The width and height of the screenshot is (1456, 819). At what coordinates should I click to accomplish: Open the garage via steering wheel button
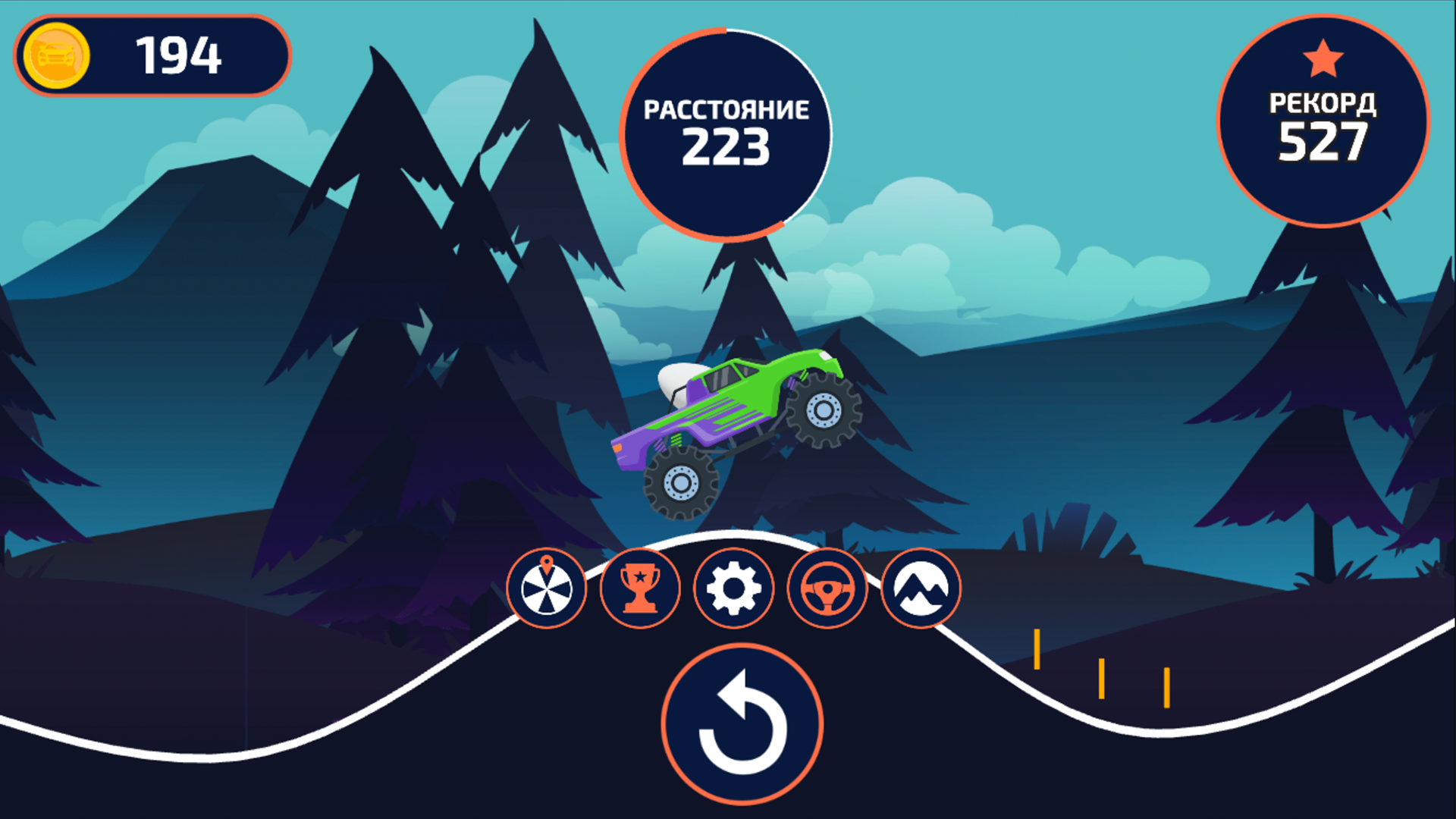(827, 589)
